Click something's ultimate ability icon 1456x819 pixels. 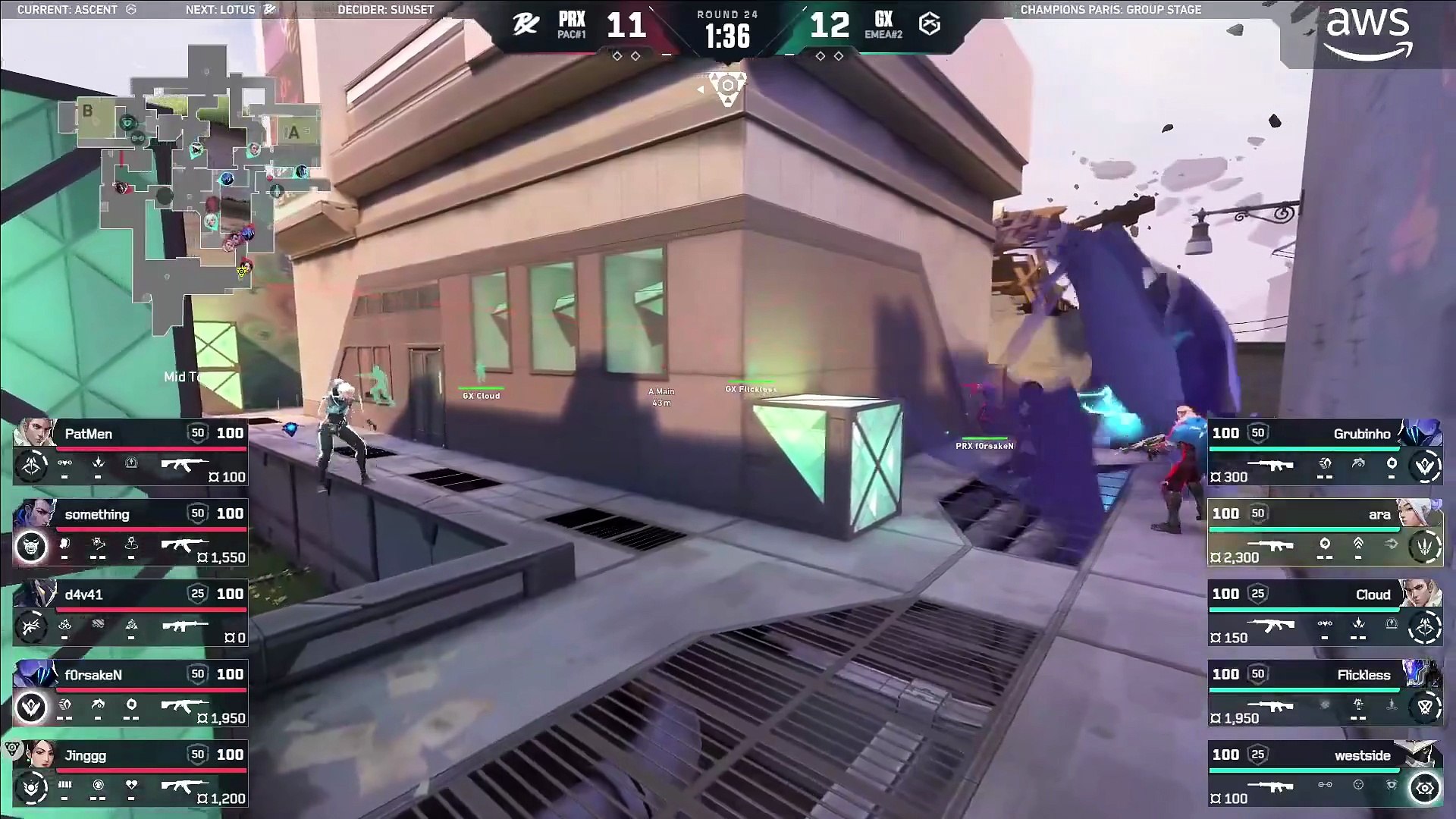[x=31, y=547]
